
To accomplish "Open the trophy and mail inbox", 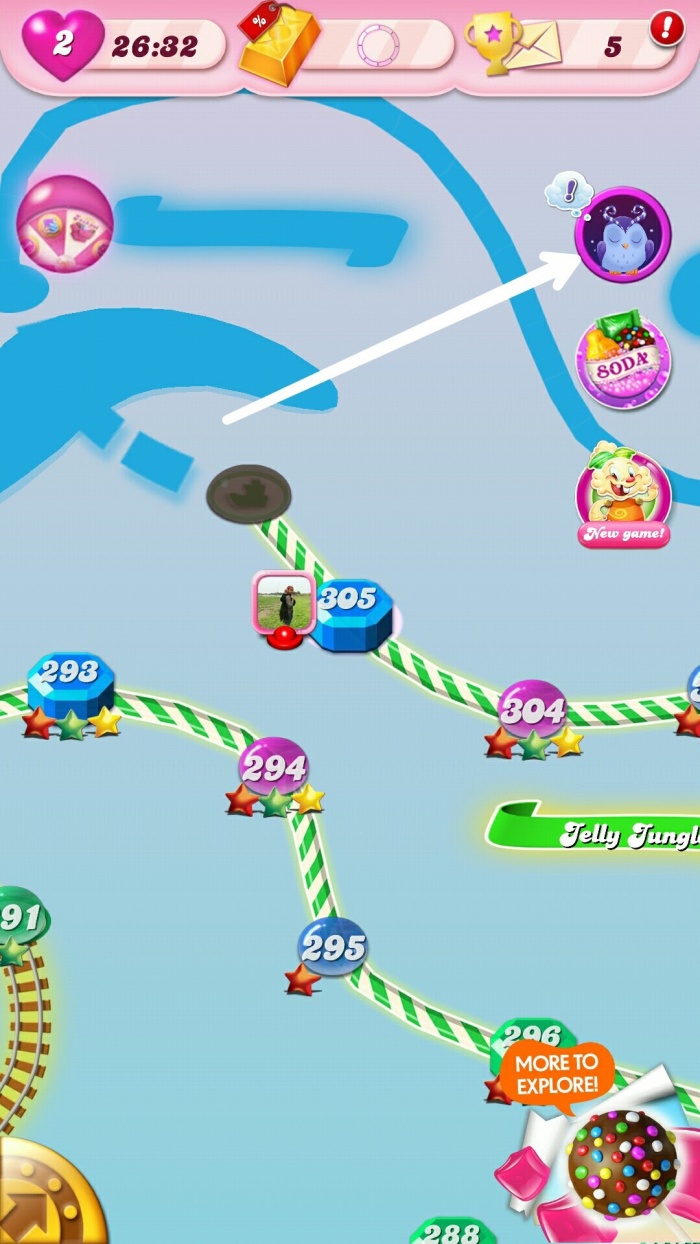I will [500, 45].
